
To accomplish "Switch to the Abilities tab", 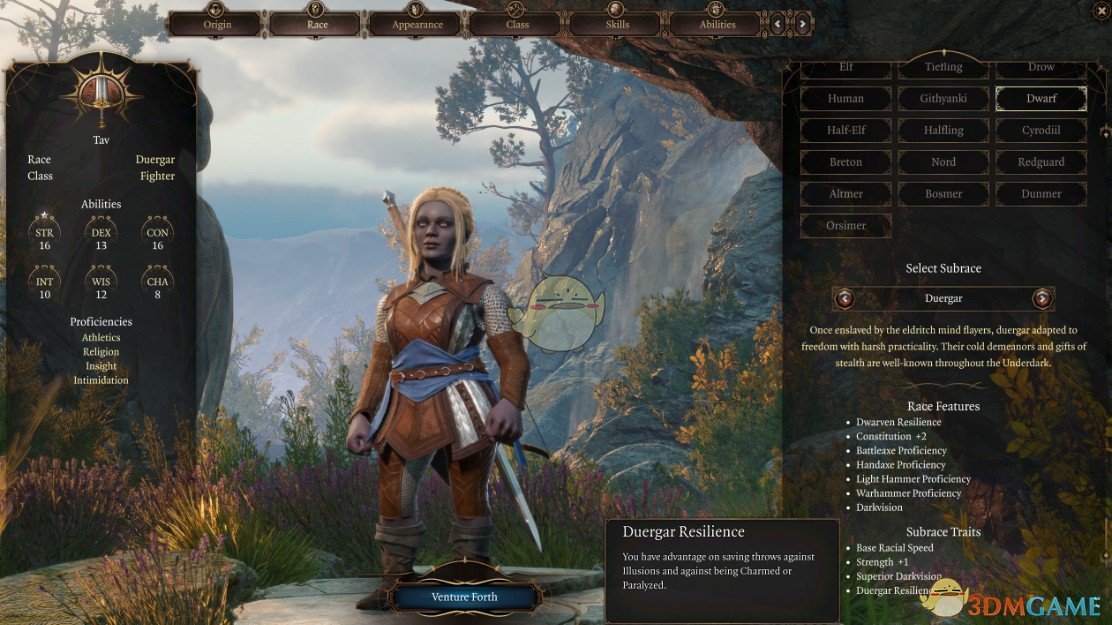I will (717, 24).
